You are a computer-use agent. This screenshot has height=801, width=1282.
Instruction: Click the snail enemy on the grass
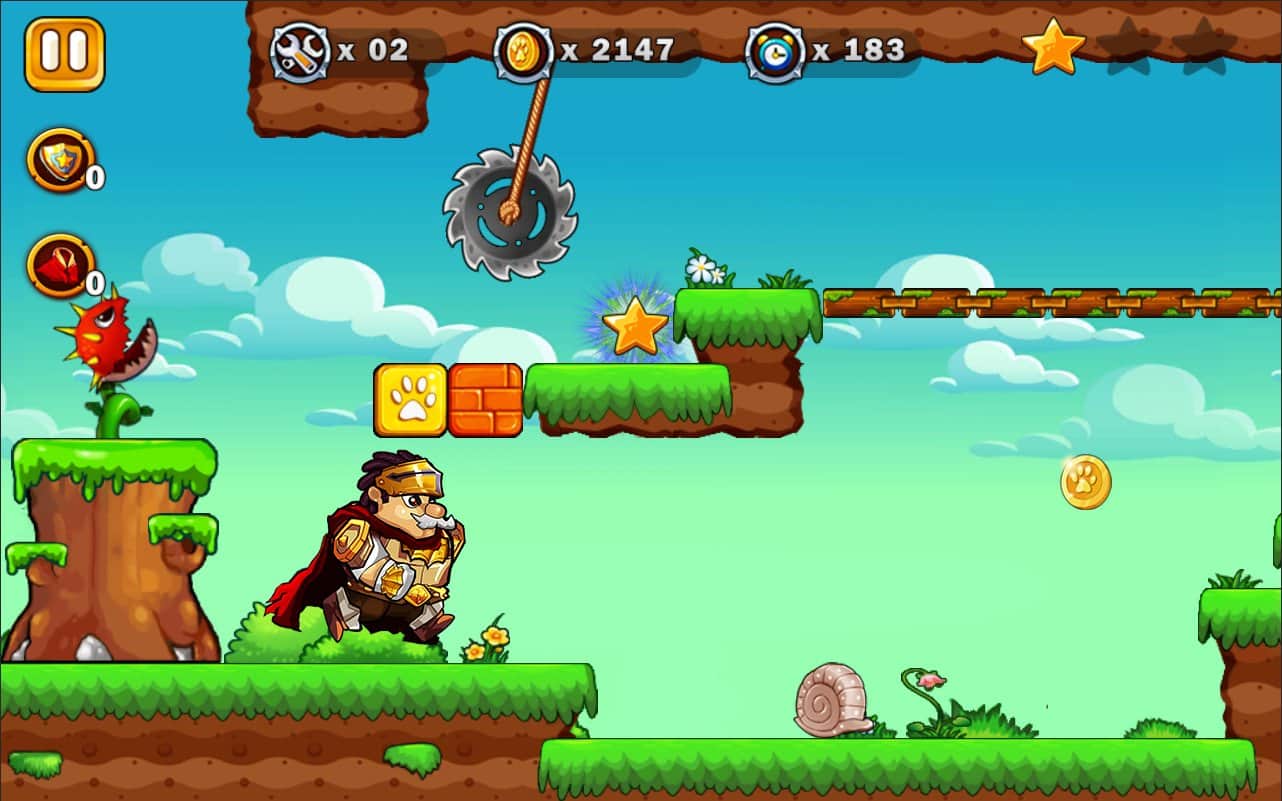pyautogui.click(x=830, y=700)
